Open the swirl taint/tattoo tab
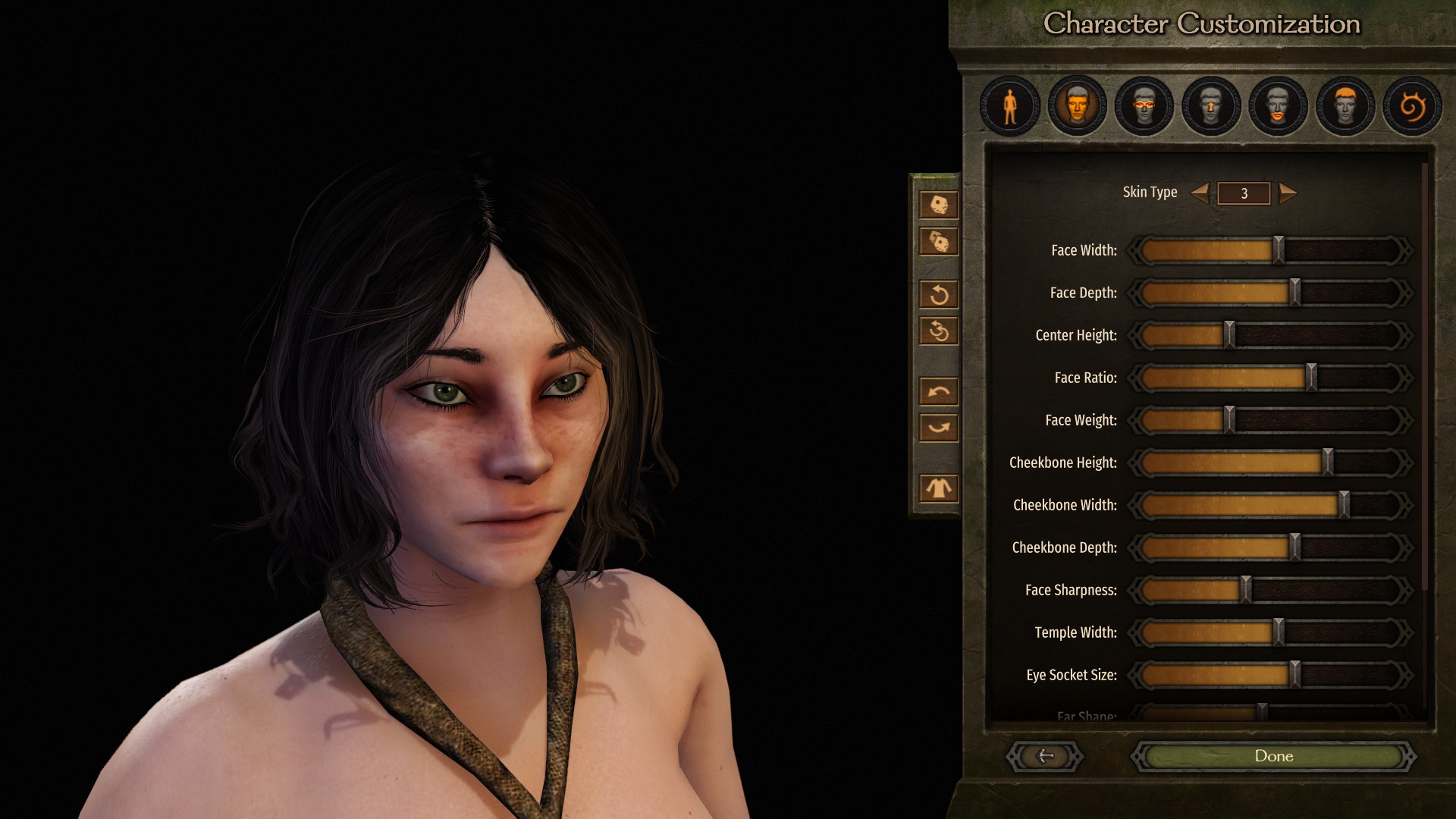This screenshot has height=819, width=1456. click(1411, 106)
